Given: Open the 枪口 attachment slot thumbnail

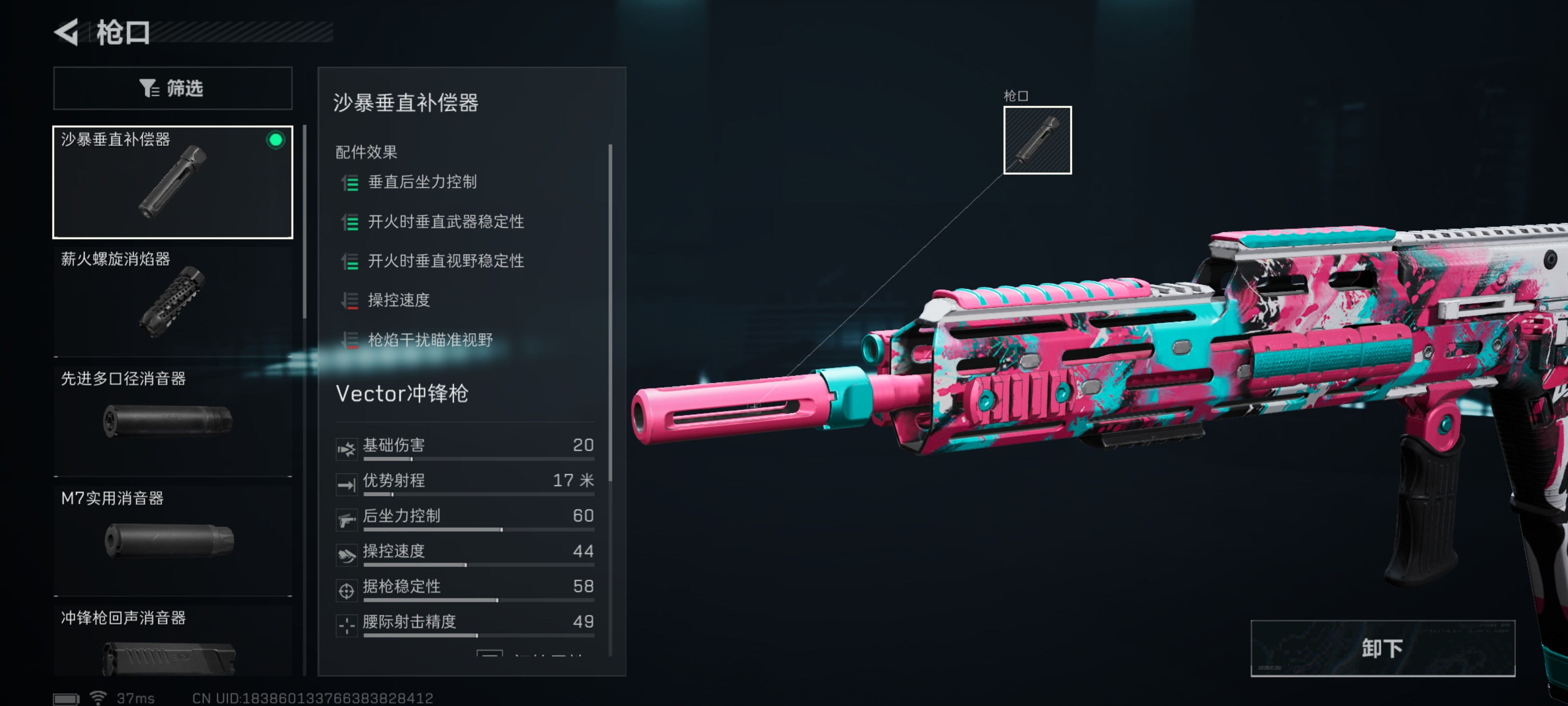Looking at the screenshot, I should tap(1037, 140).
